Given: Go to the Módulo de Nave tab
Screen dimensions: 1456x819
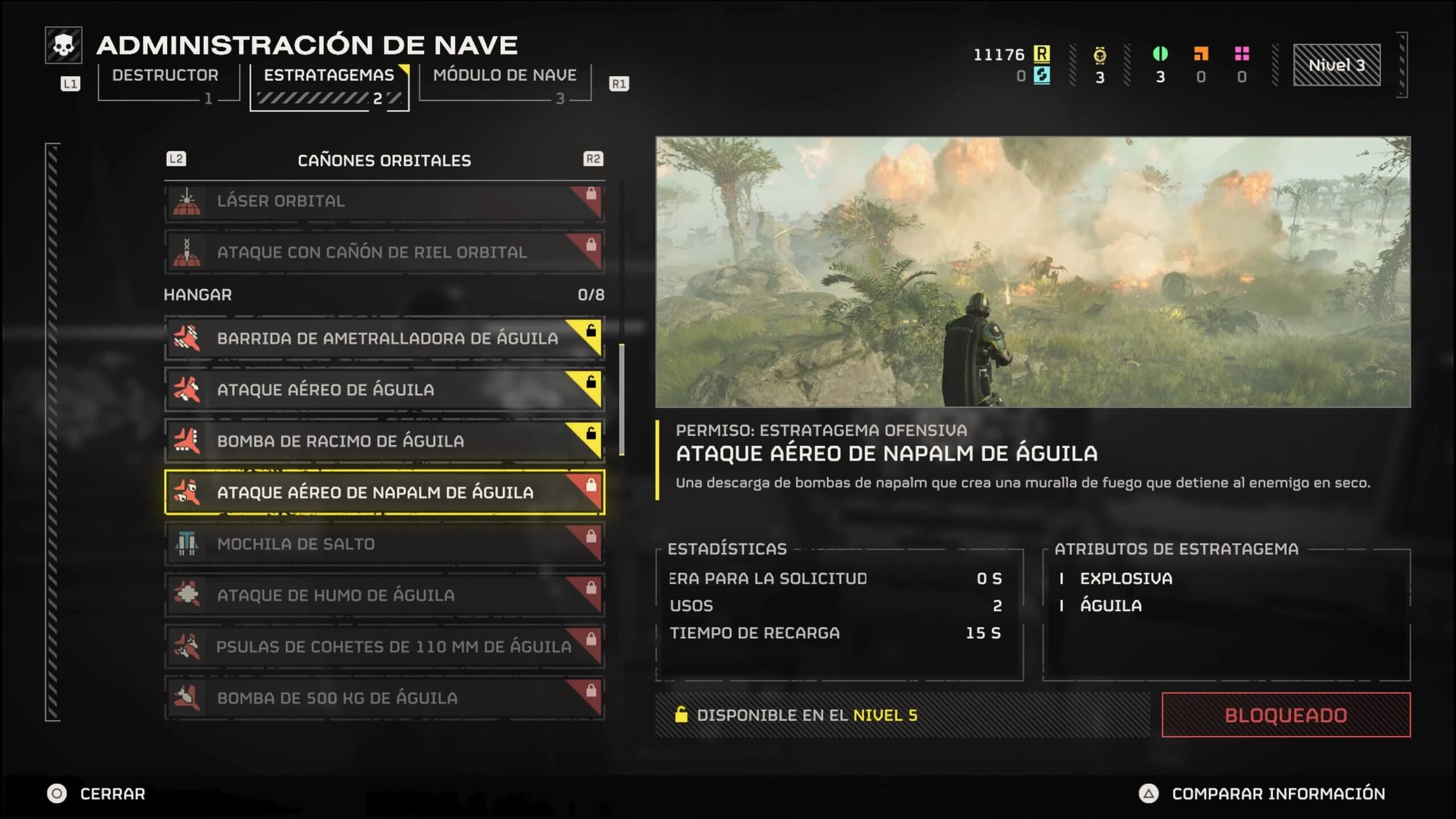Looking at the screenshot, I should (x=504, y=76).
